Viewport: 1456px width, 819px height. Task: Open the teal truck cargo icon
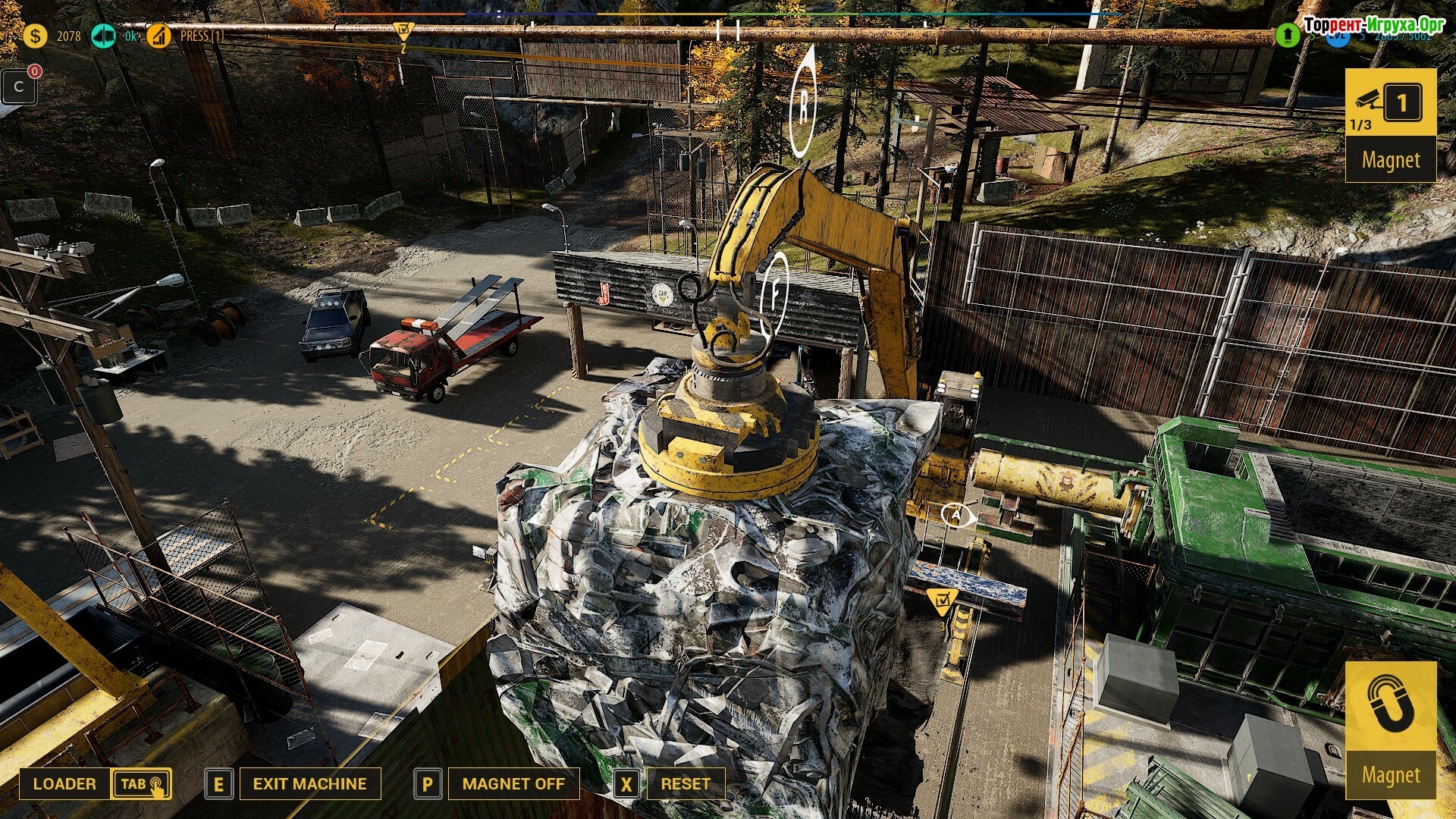tap(103, 36)
